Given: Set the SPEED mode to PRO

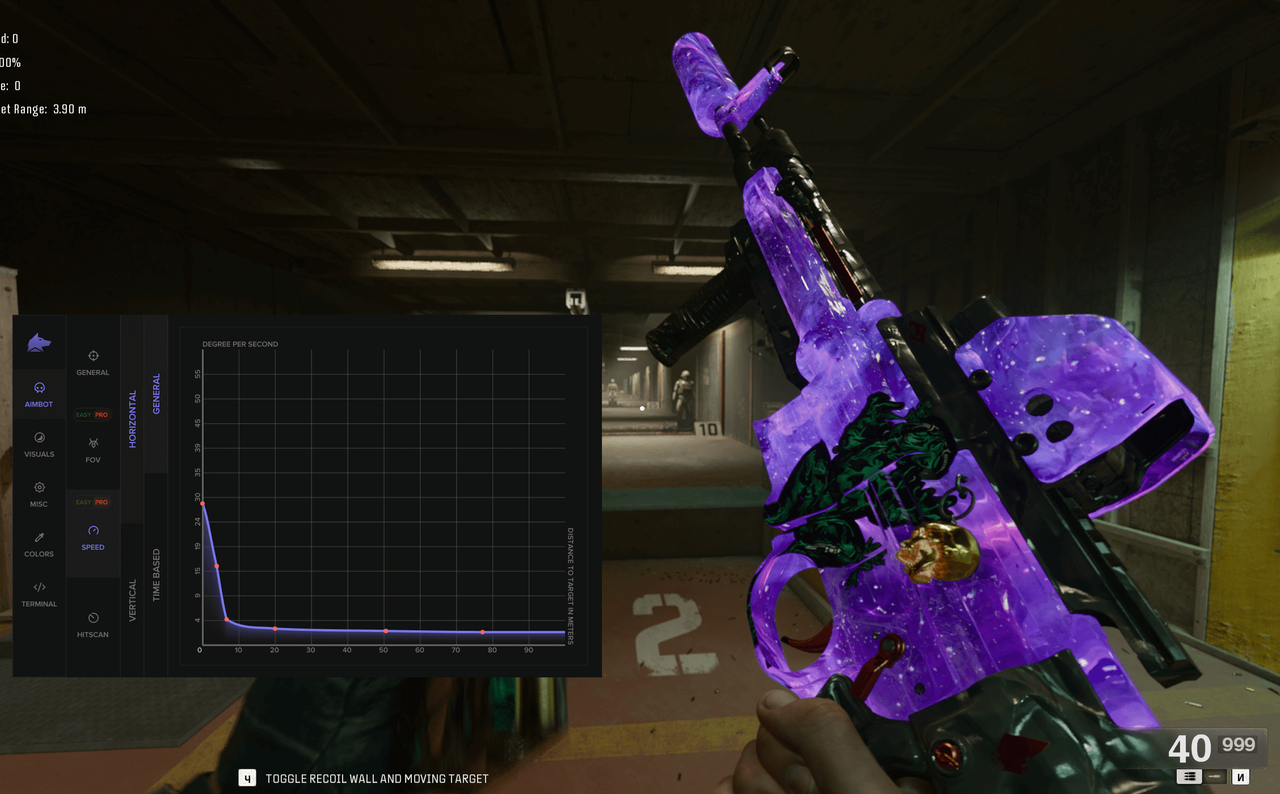Looking at the screenshot, I should pyautogui.click(x=101, y=501).
